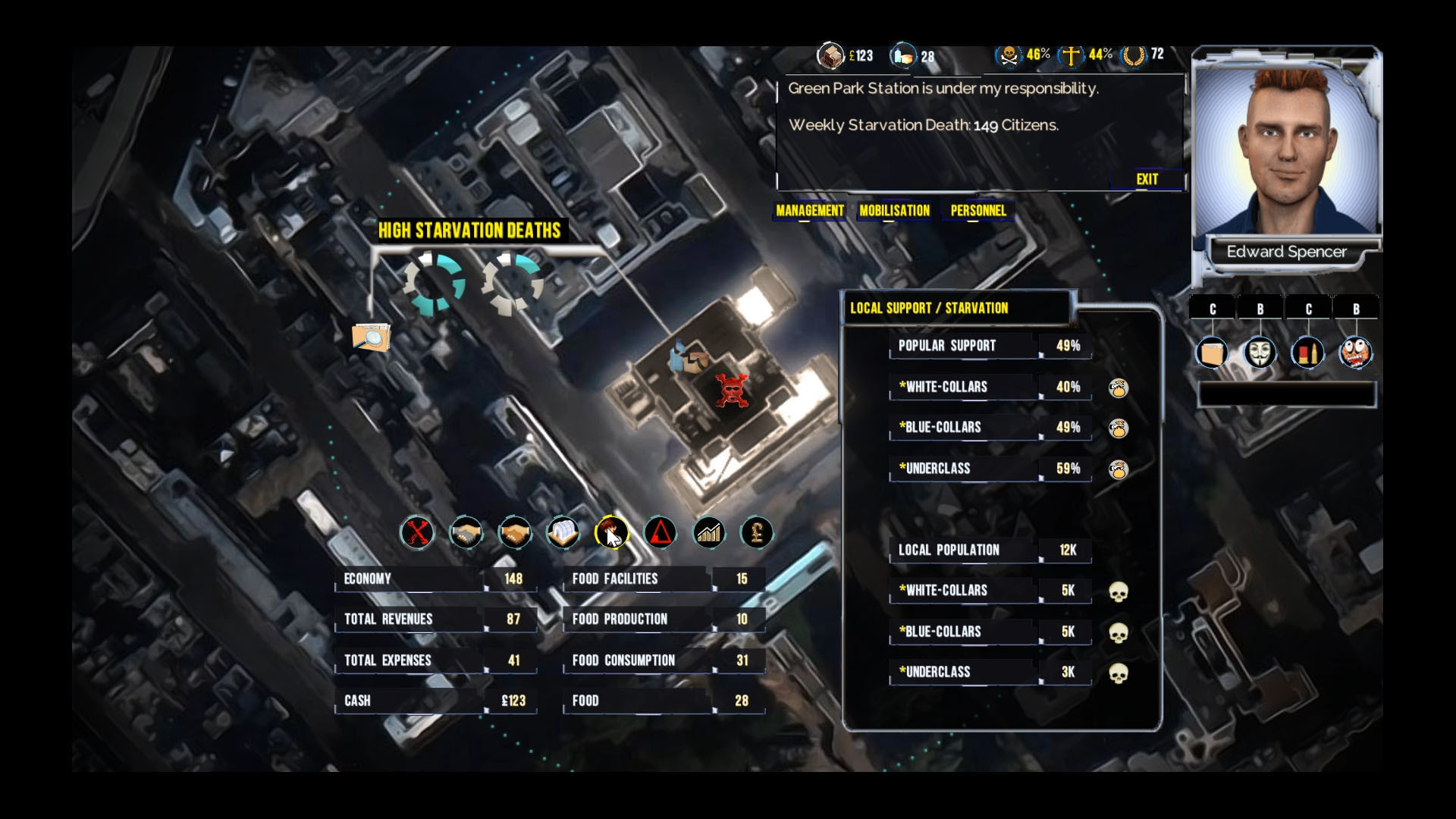Viewport: 1456px width, 819px height.
Task: Select the ammunition rounds icon
Action: click(x=1308, y=352)
